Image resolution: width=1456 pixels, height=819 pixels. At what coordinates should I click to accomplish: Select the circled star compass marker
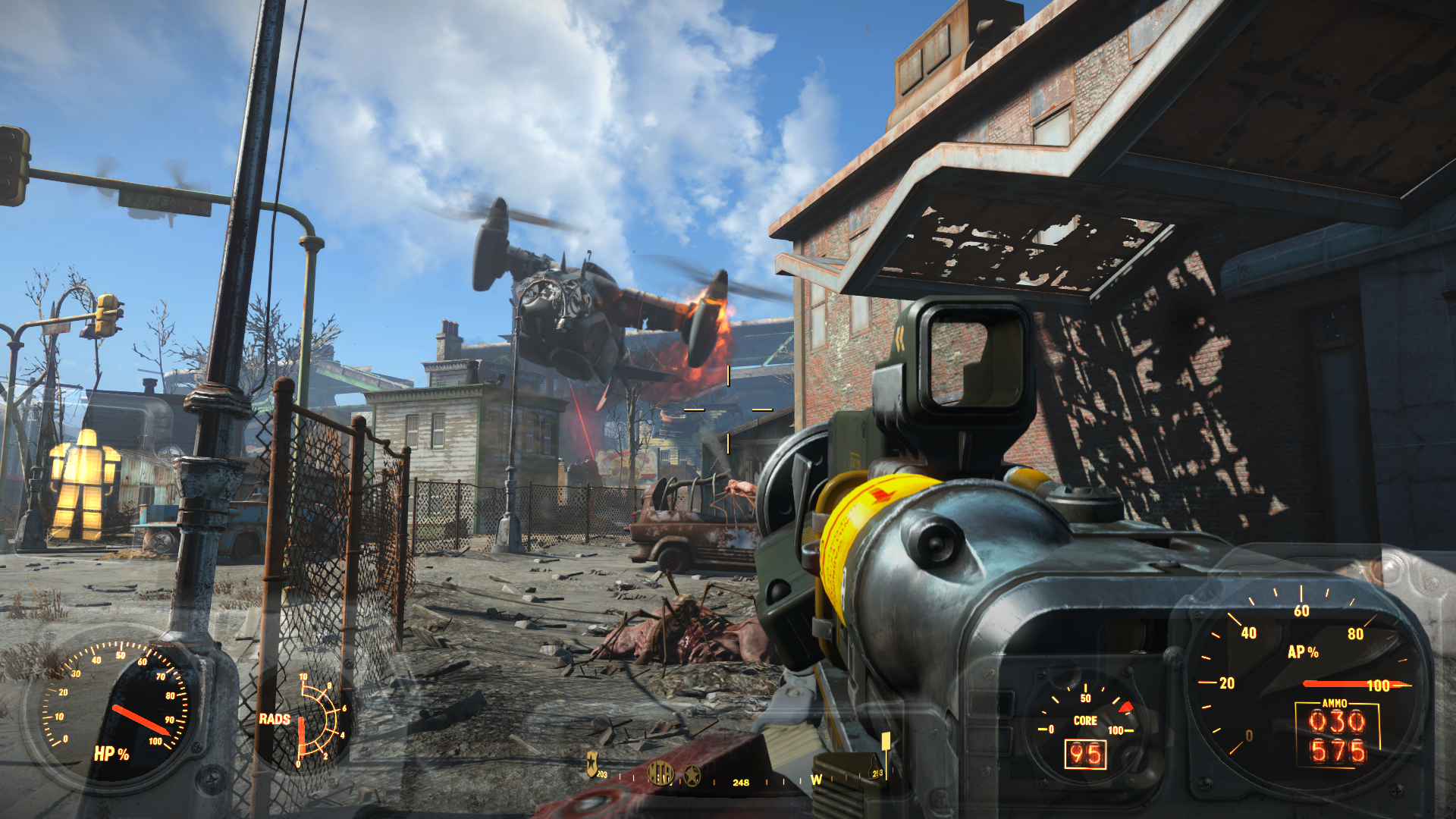point(692,776)
